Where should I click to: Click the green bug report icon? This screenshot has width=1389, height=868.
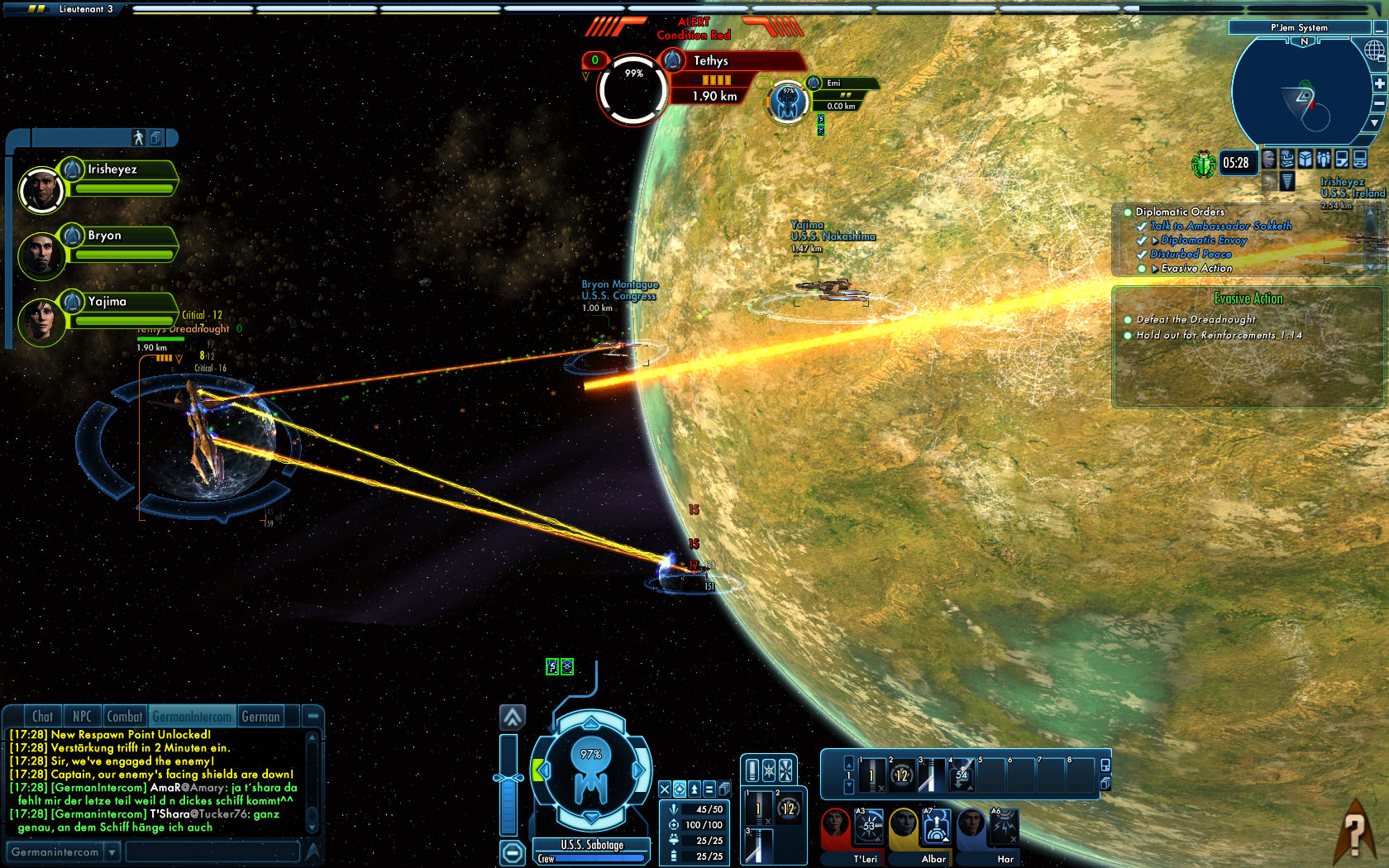click(1202, 163)
